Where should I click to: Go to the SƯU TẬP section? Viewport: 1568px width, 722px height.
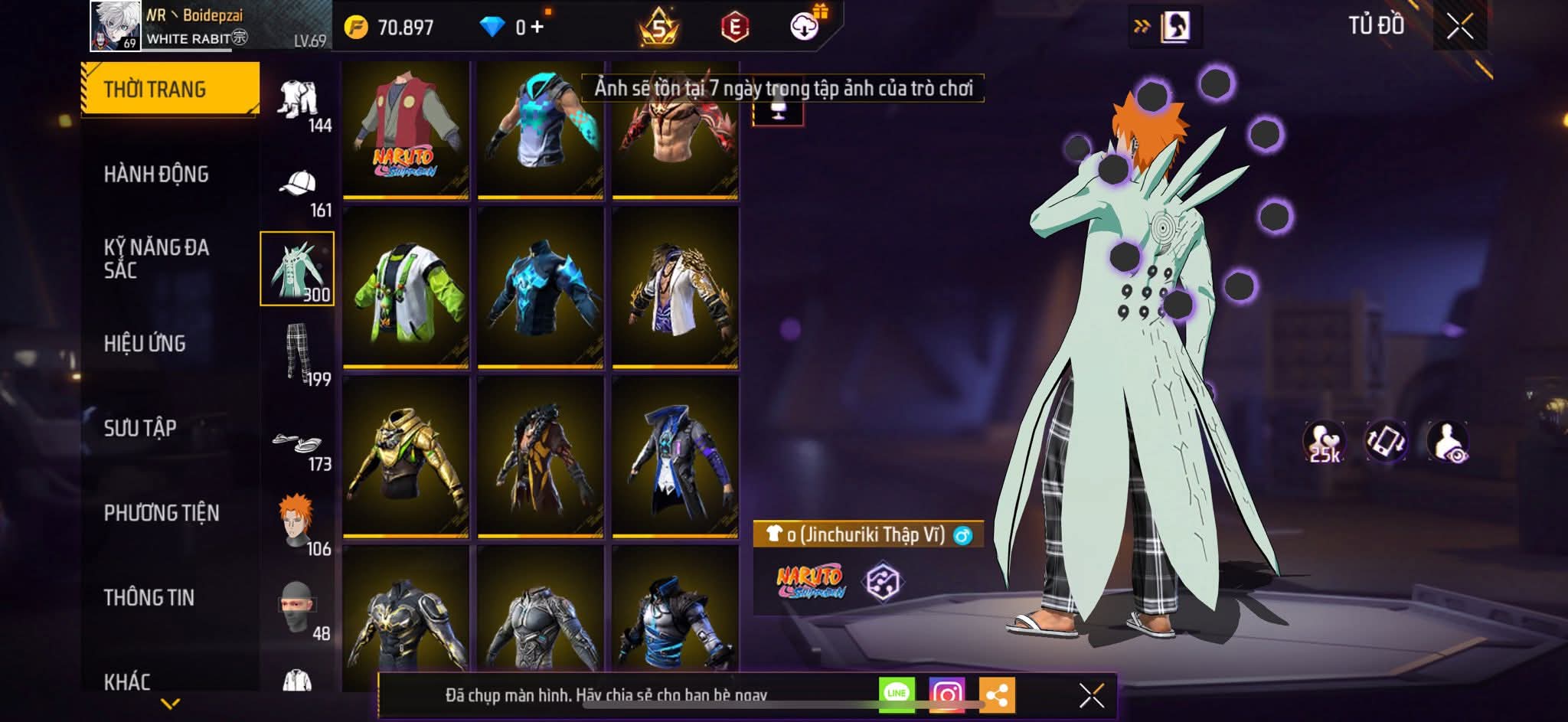[x=140, y=428]
